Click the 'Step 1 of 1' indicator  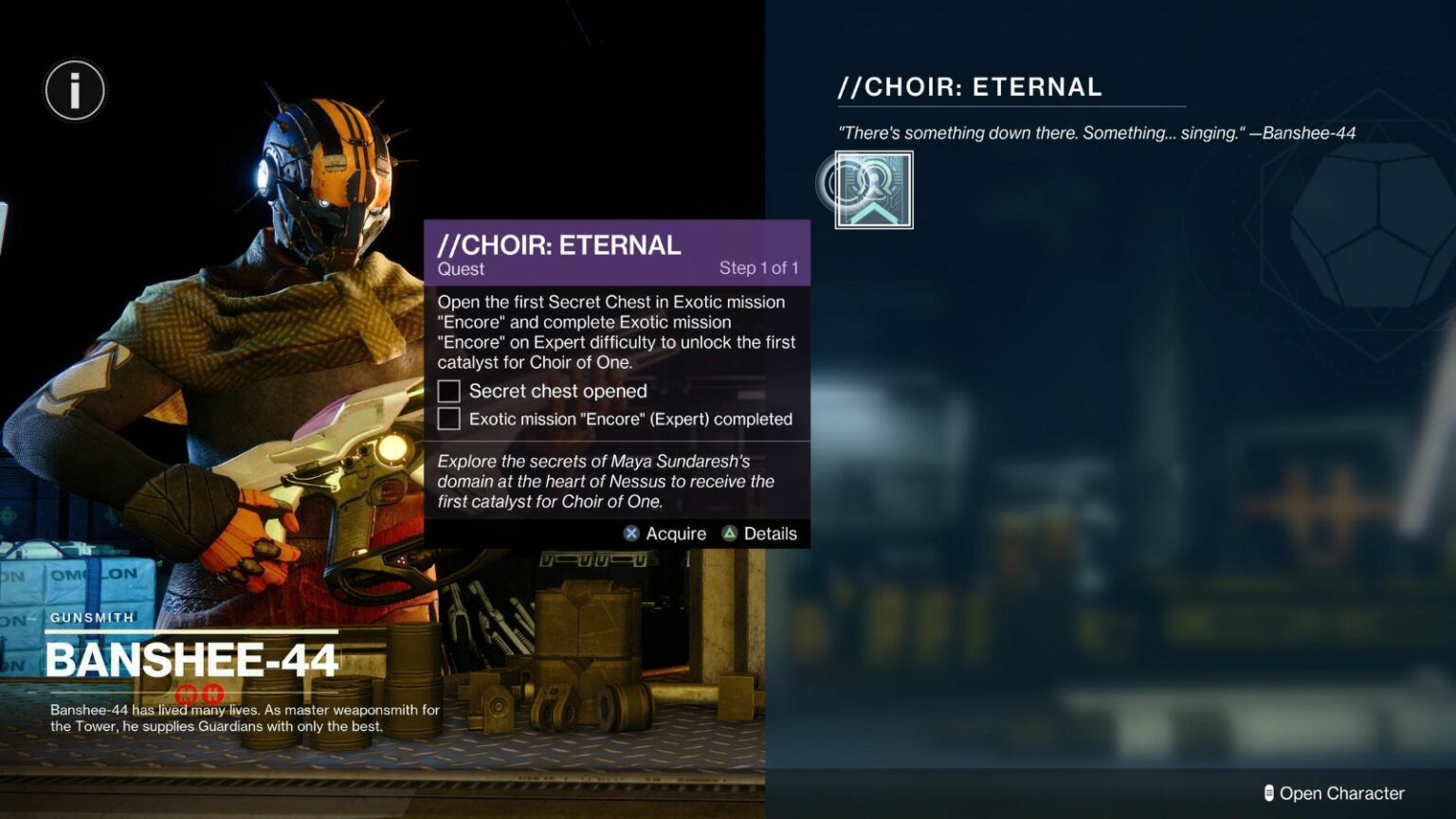click(757, 267)
